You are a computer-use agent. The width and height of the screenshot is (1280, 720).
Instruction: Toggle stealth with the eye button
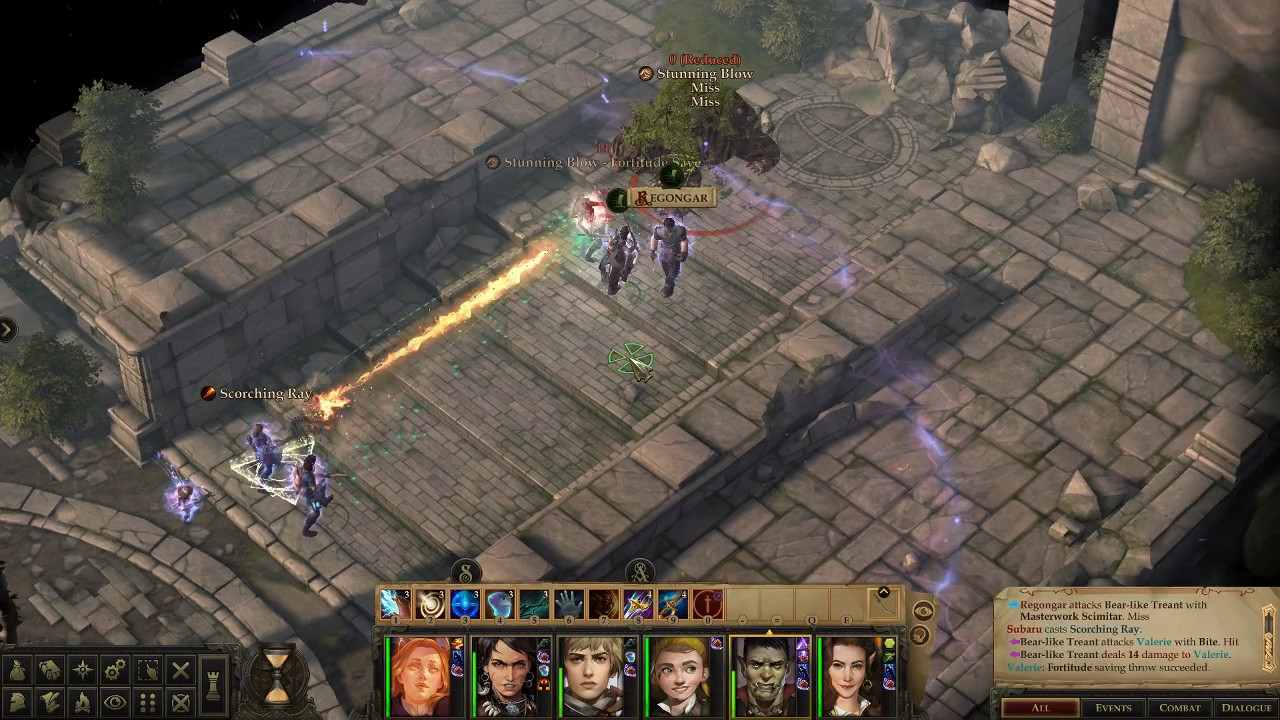[x=115, y=702]
